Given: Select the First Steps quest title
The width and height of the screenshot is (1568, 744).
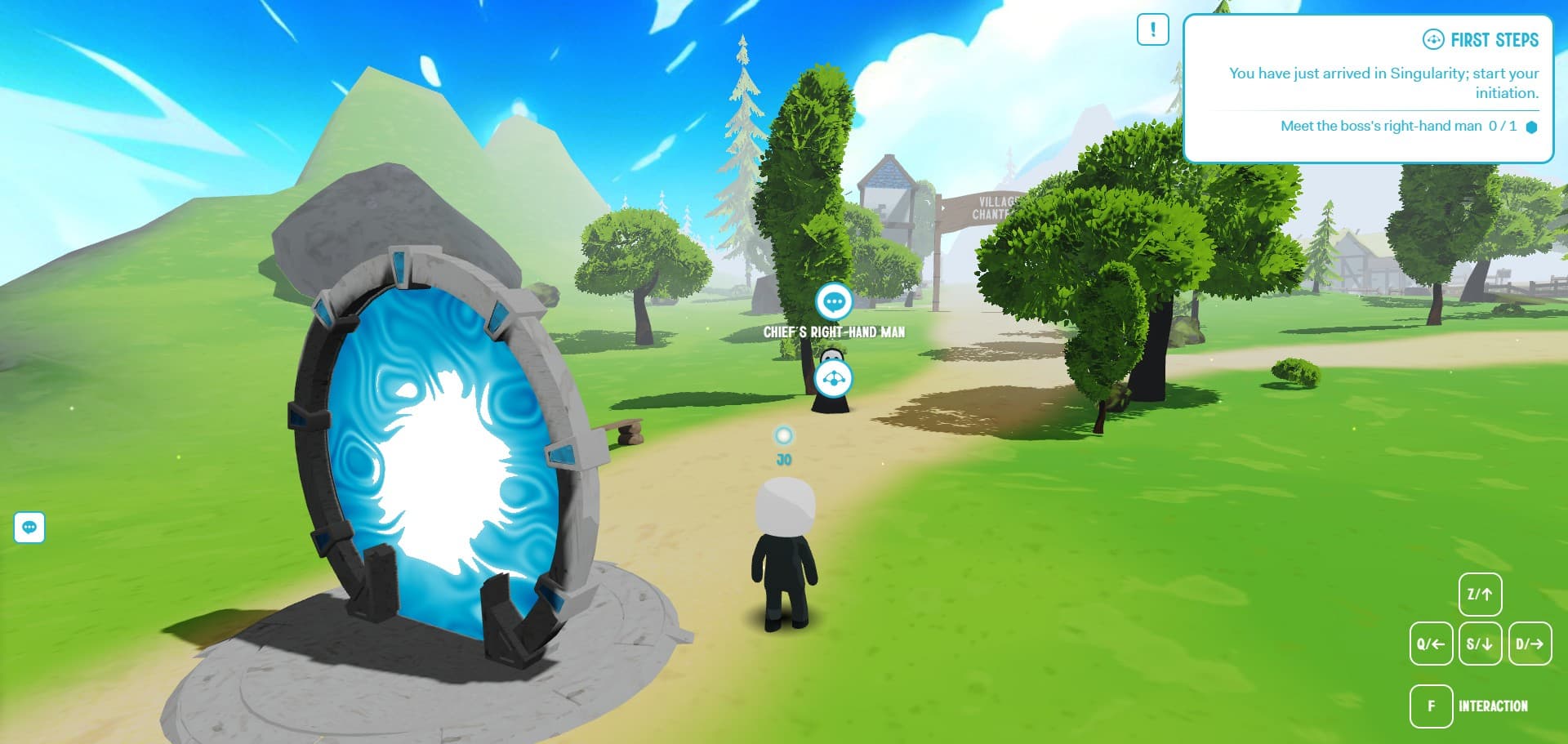Looking at the screenshot, I should pos(1493,40).
